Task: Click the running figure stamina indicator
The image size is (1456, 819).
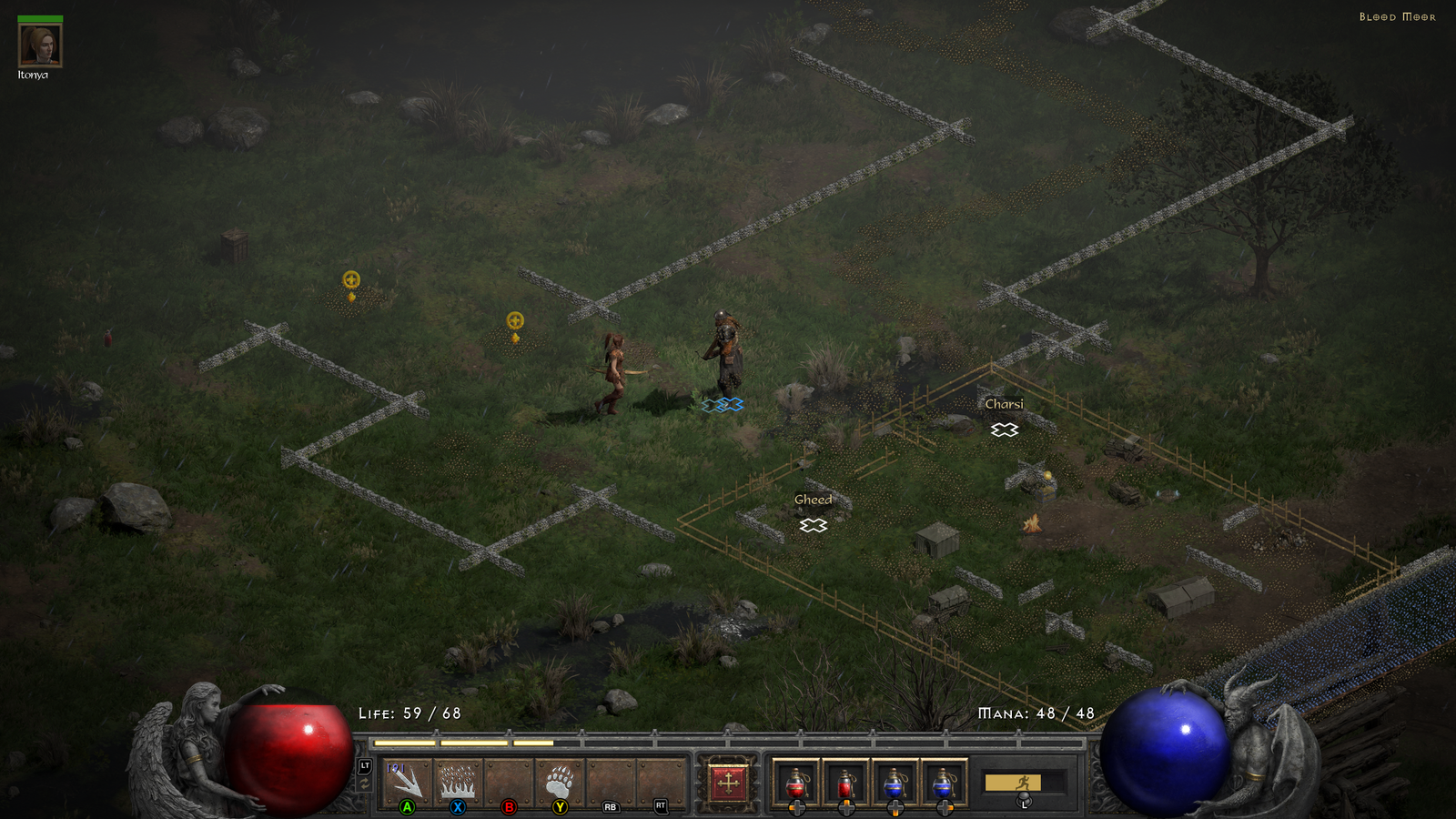Action: 1025,783
